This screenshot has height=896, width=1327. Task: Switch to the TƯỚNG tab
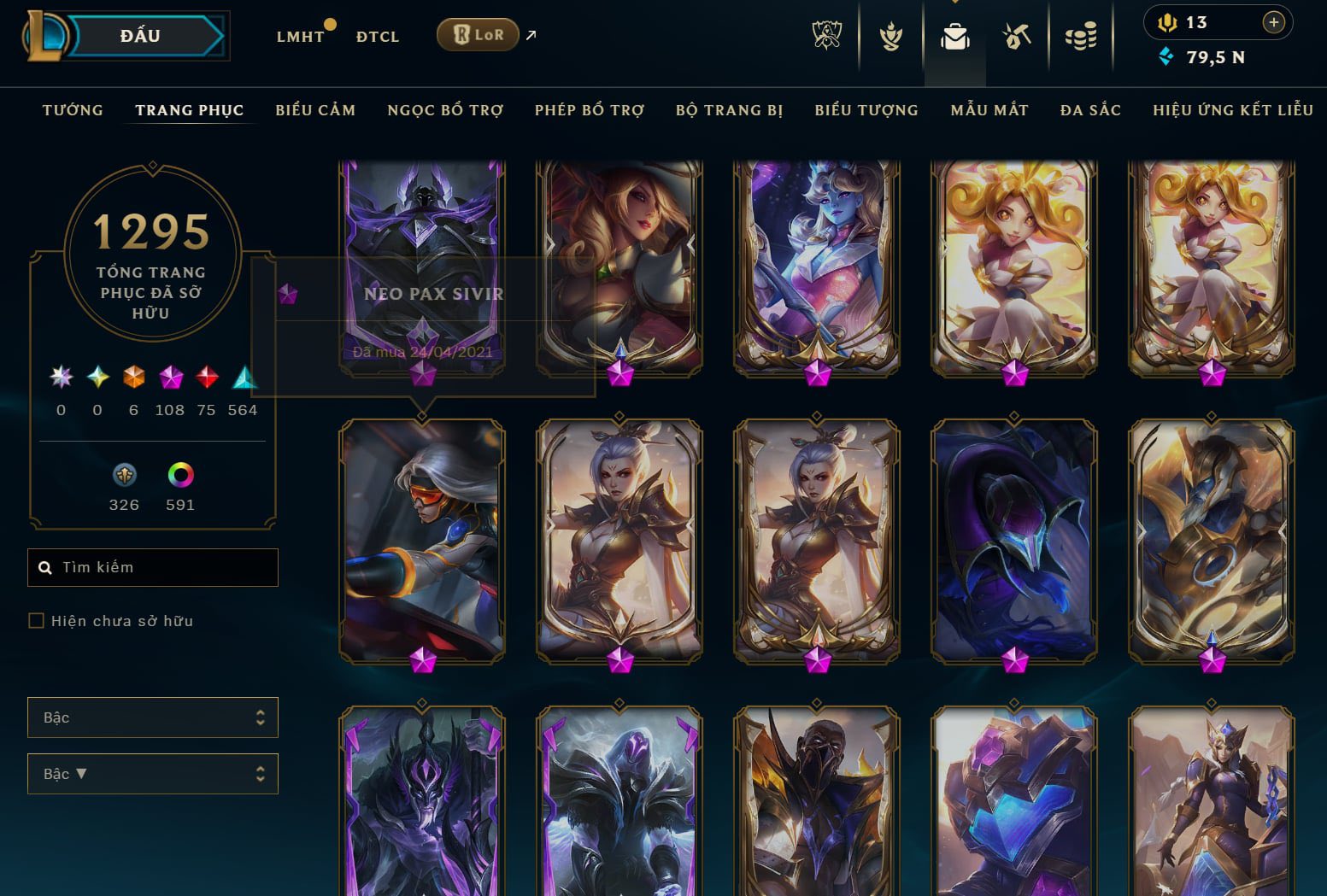(x=73, y=110)
